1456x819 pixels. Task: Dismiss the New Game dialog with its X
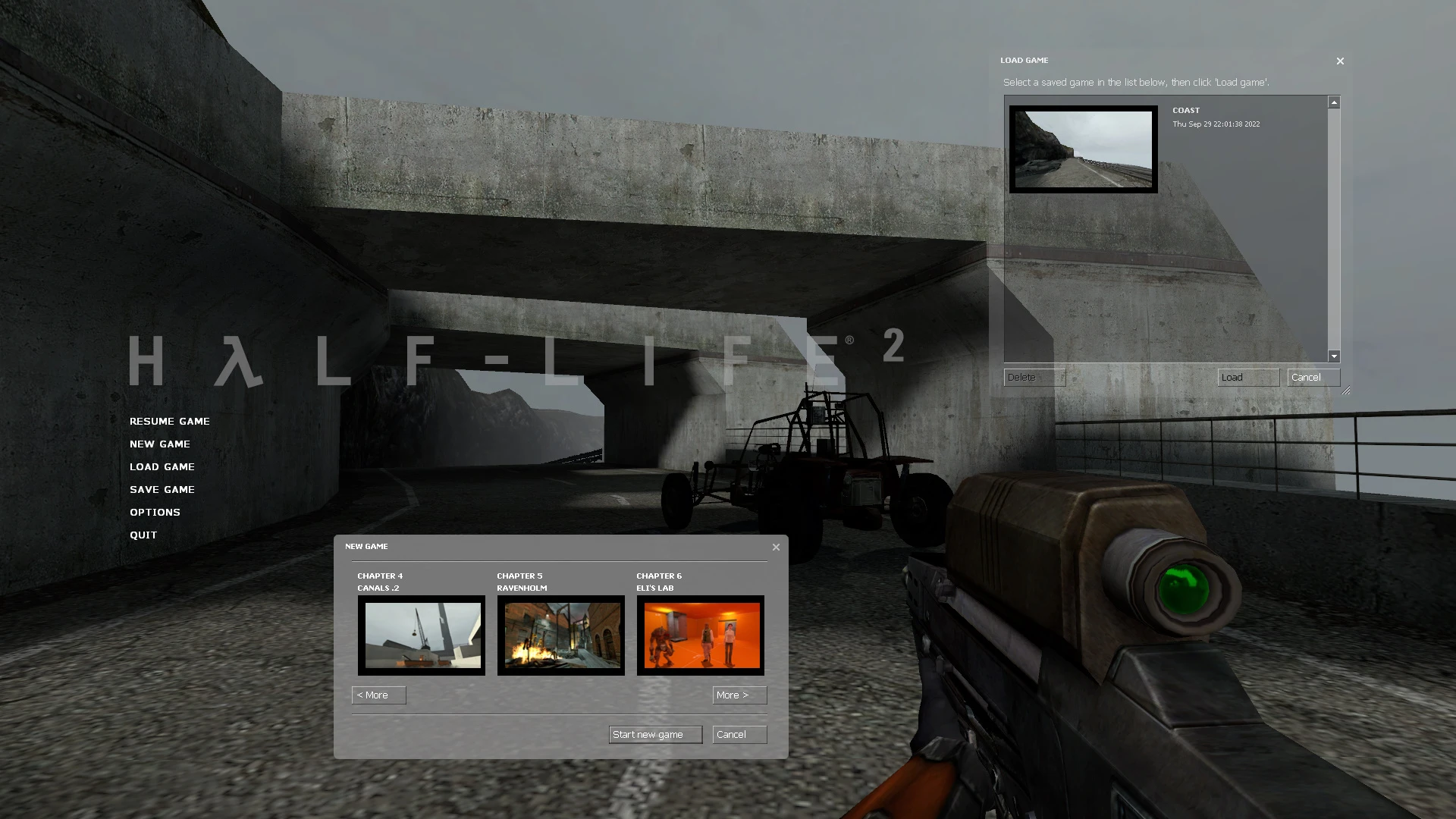[775, 546]
